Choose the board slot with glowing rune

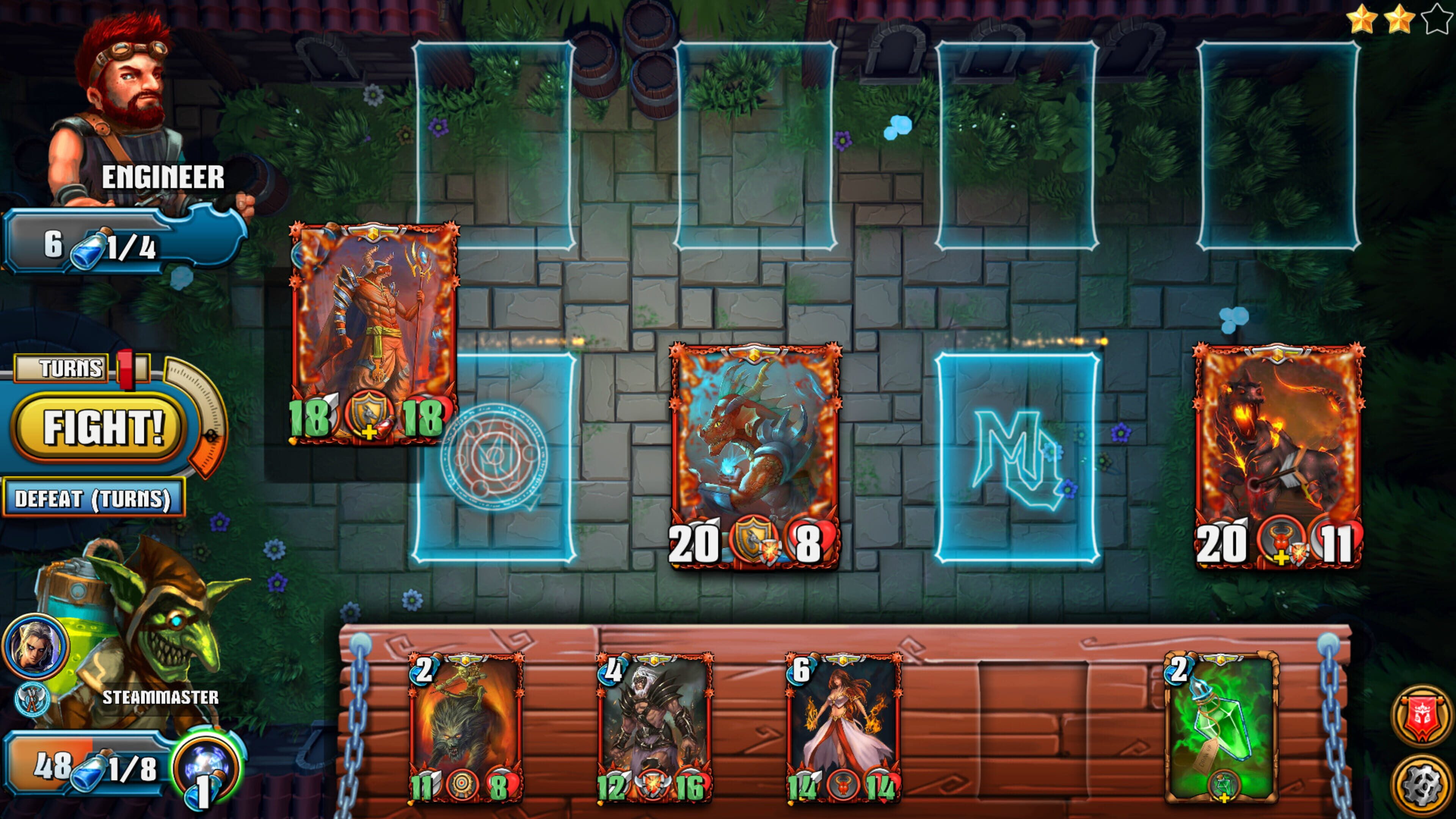coord(1017,458)
